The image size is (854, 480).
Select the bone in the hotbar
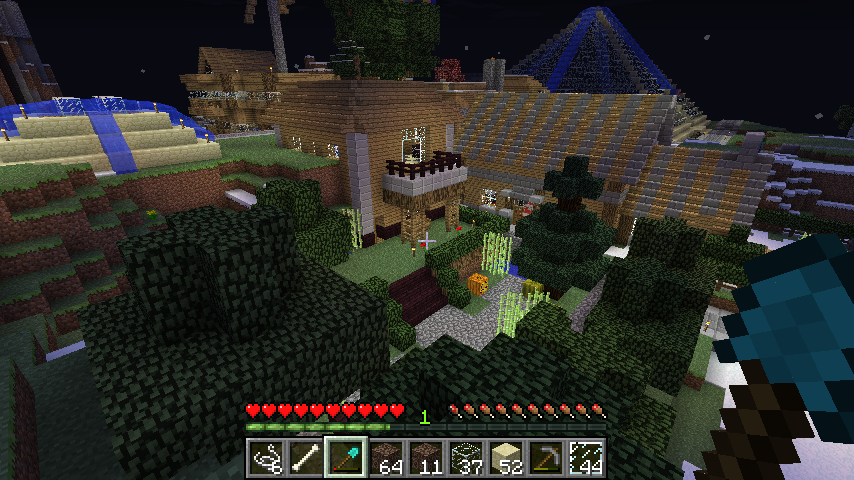click(x=306, y=458)
